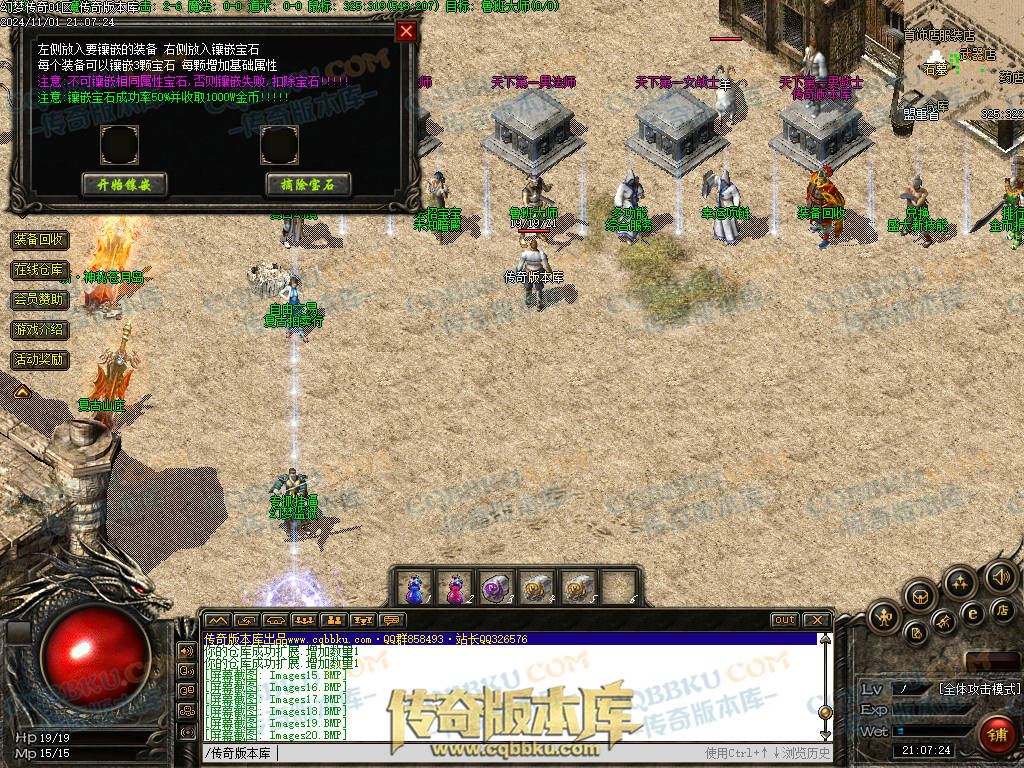This screenshot has height=768, width=1024.
Task: Click the red 铺 stall button
Action: [x=996, y=735]
